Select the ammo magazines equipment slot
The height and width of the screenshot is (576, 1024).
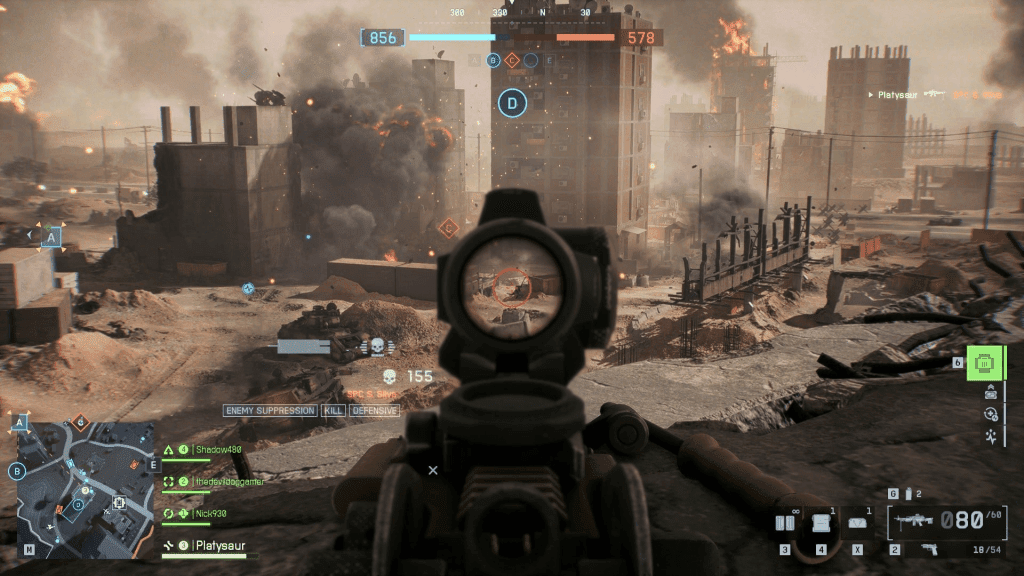(x=786, y=522)
